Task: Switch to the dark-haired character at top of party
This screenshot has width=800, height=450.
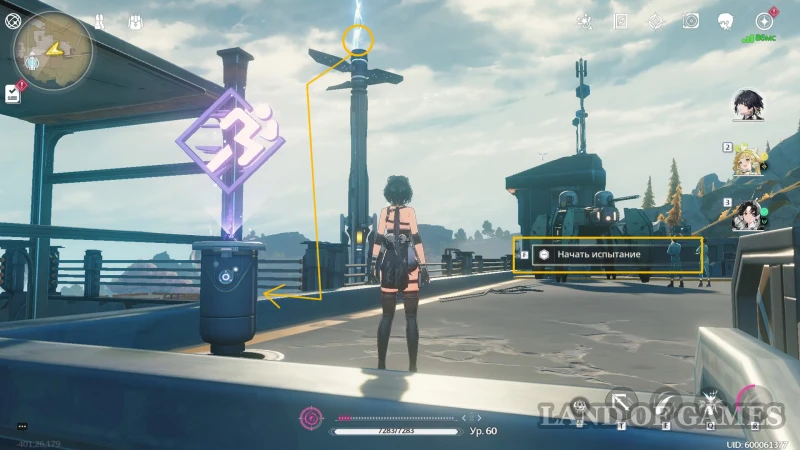Action: point(749,103)
